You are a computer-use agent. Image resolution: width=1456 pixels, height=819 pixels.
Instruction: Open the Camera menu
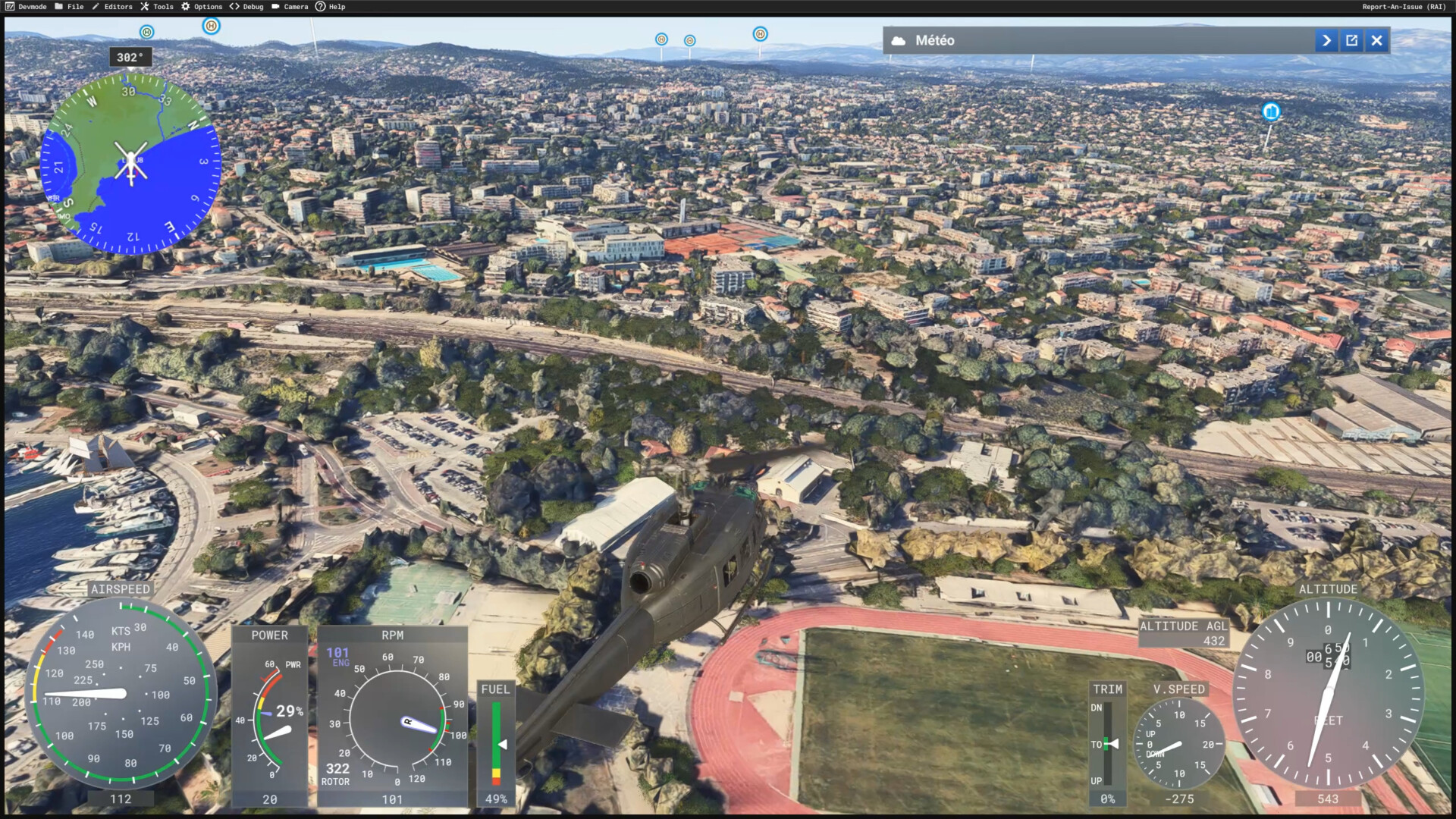pos(290,7)
